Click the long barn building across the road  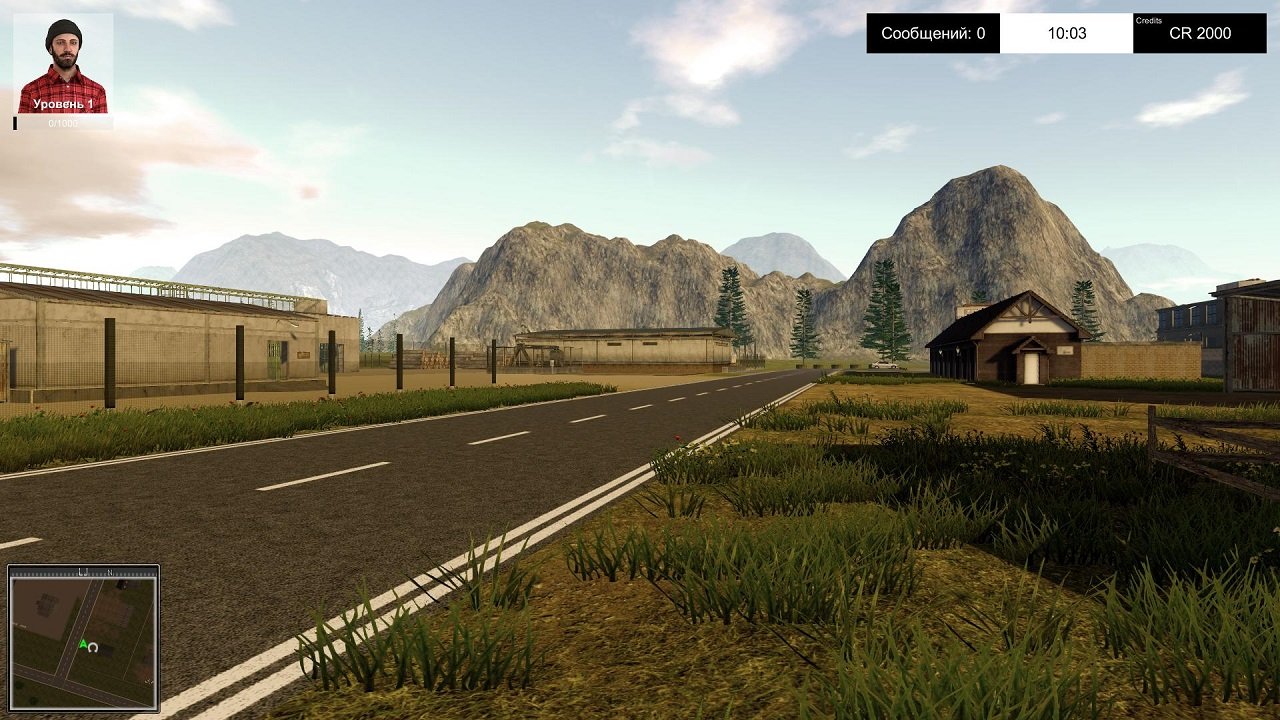(630, 345)
